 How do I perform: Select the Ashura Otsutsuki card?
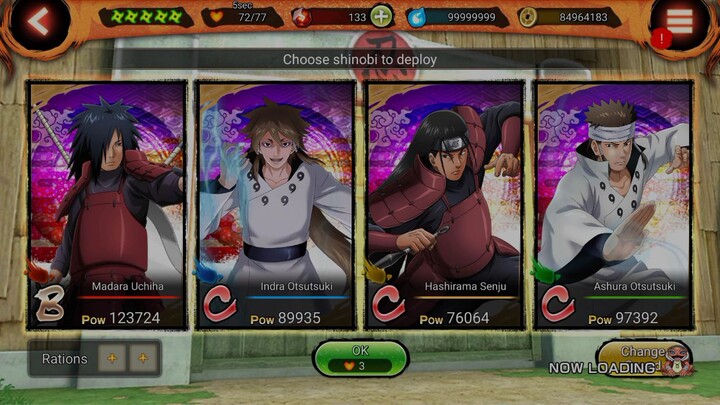pyautogui.click(x=614, y=205)
